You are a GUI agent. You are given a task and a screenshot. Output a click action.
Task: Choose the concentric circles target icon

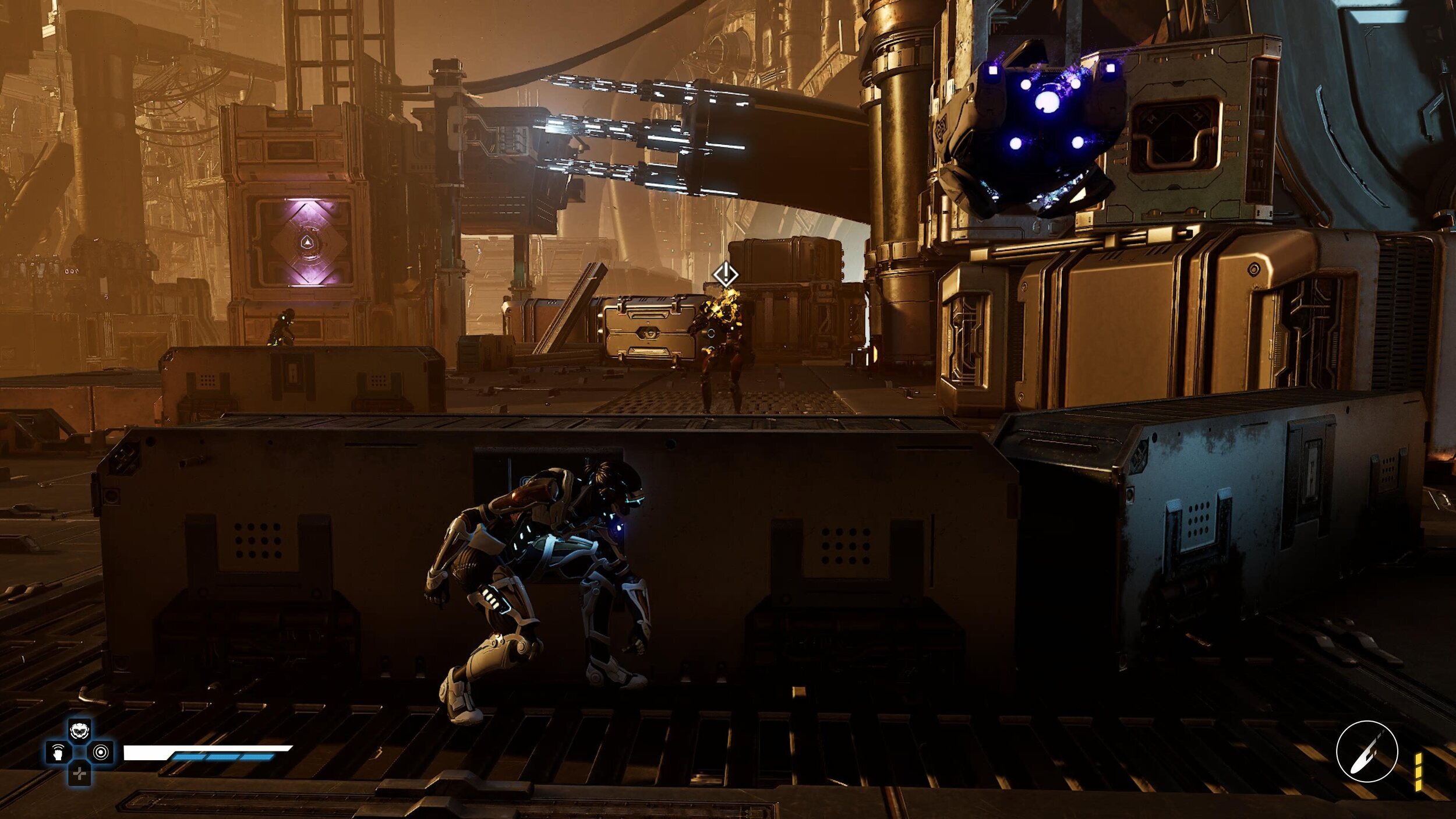click(101, 752)
